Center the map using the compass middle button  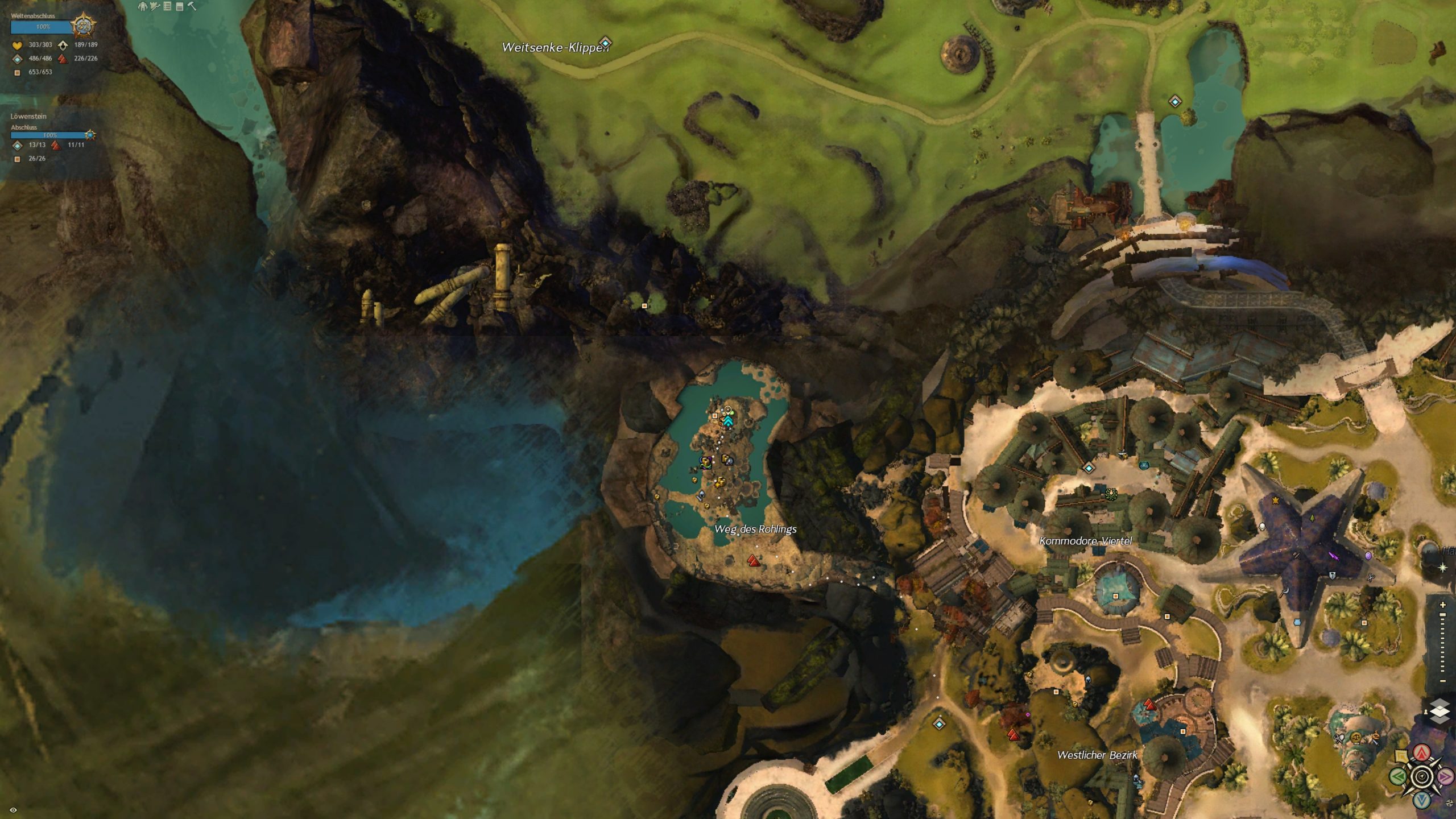click(1422, 776)
